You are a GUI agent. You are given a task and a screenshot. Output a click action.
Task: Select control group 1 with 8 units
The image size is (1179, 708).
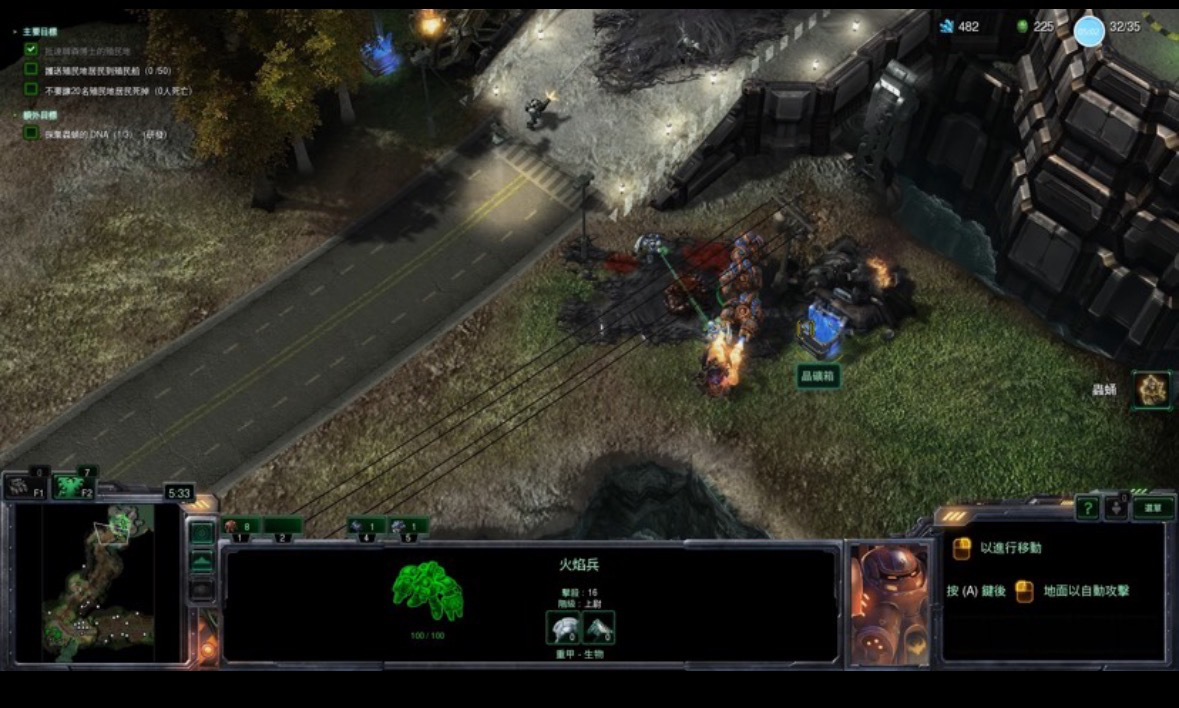pyautogui.click(x=240, y=527)
